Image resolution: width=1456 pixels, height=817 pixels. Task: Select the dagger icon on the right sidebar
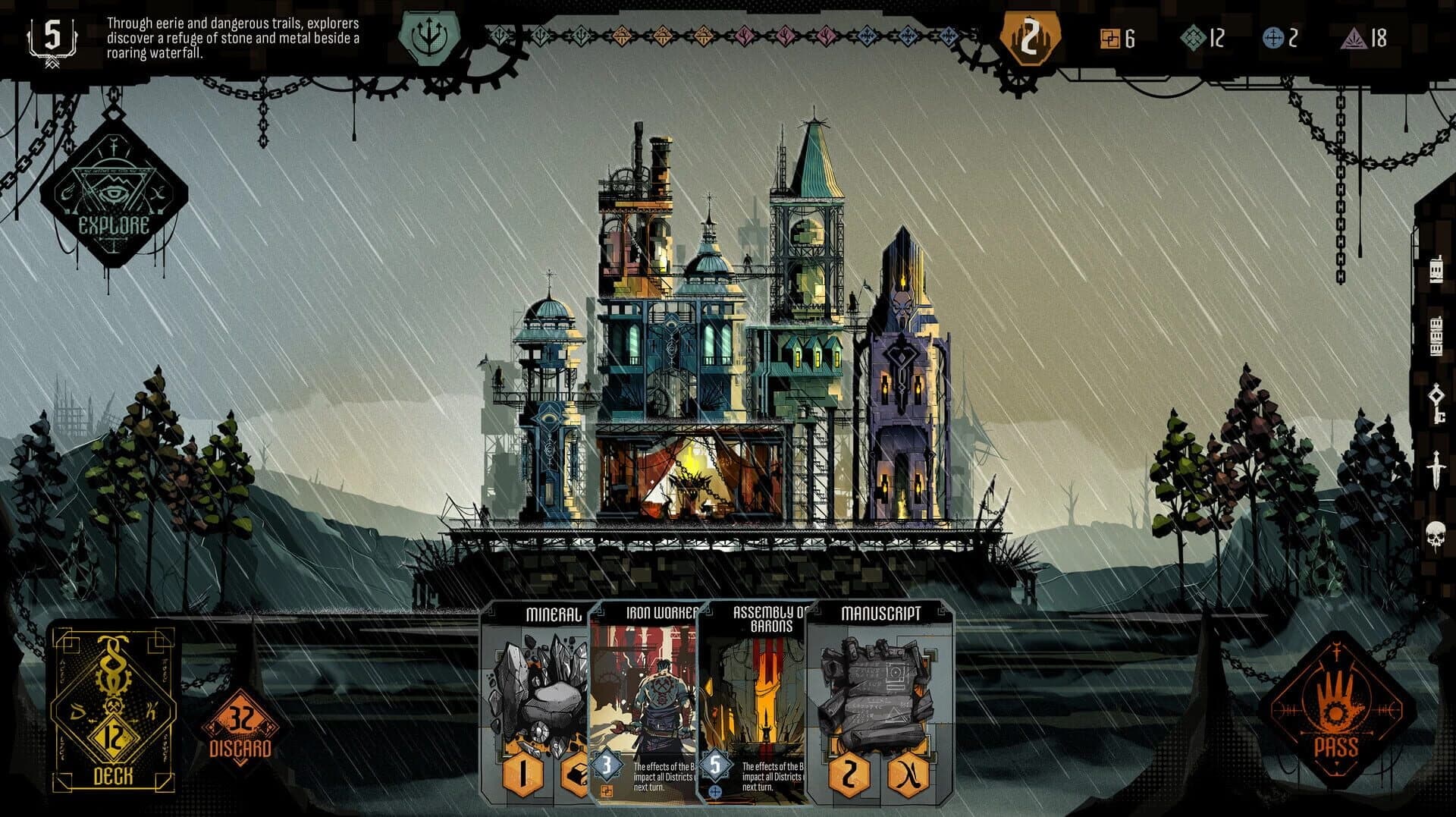click(1436, 470)
